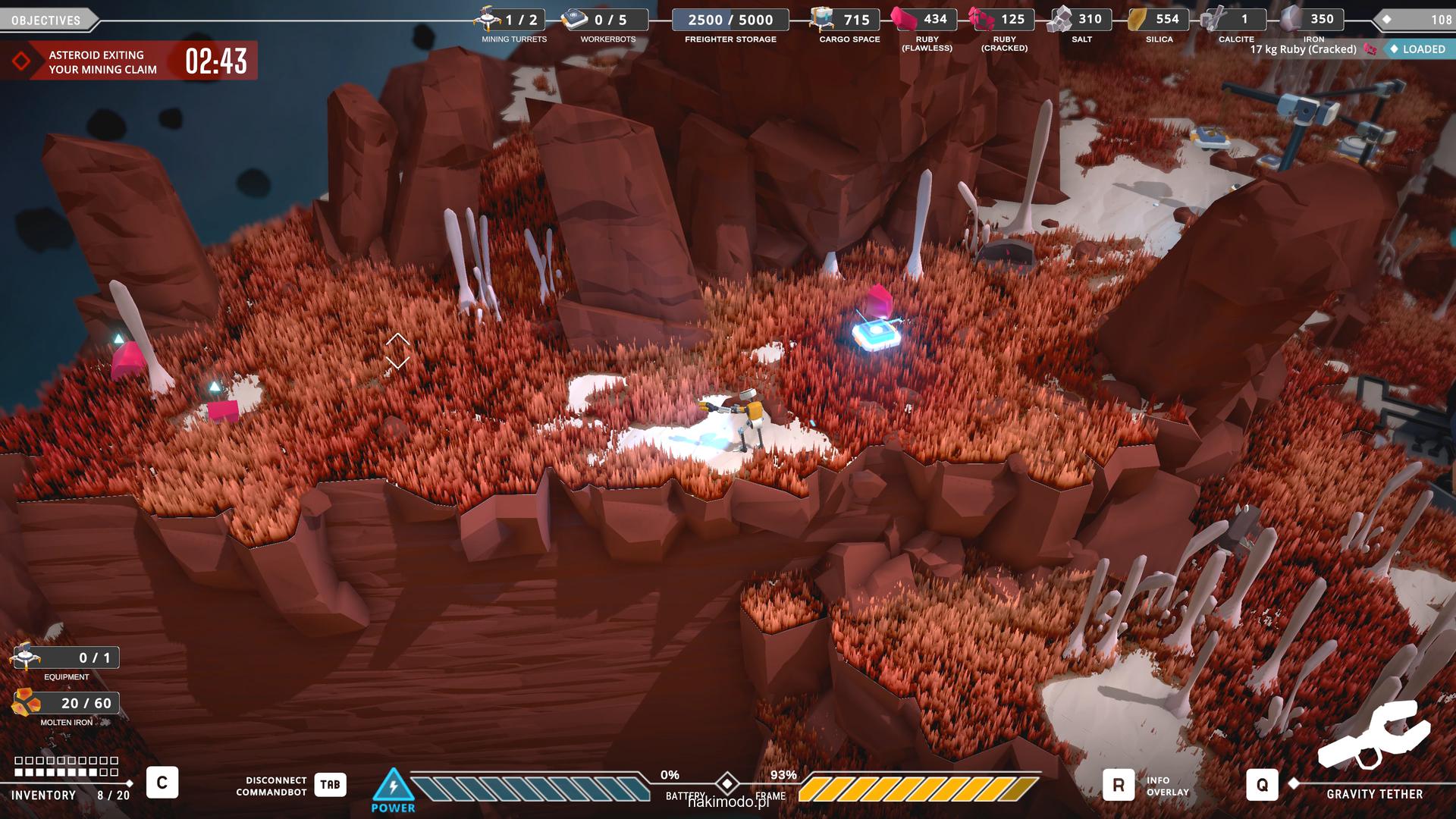
Task: Select the Ruby (Cracked) resource icon
Action: tap(981, 18)
